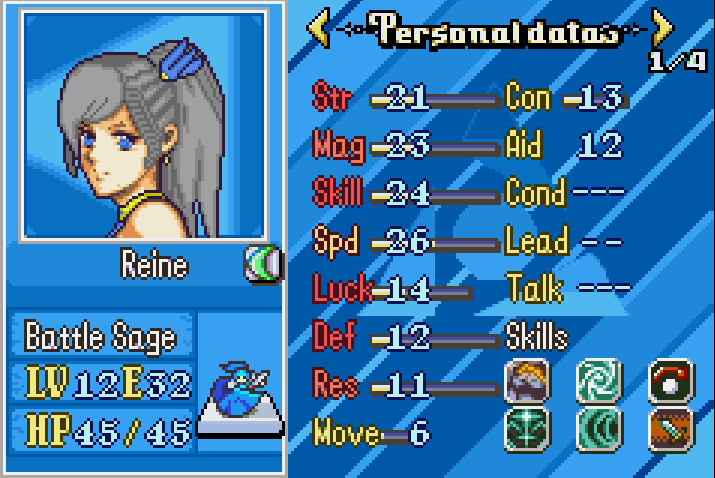This screenshot has width=715, height=478.
Task: Choose the red arrow and white orb skill
Action: pyautogui.click(x=671, y=381)
